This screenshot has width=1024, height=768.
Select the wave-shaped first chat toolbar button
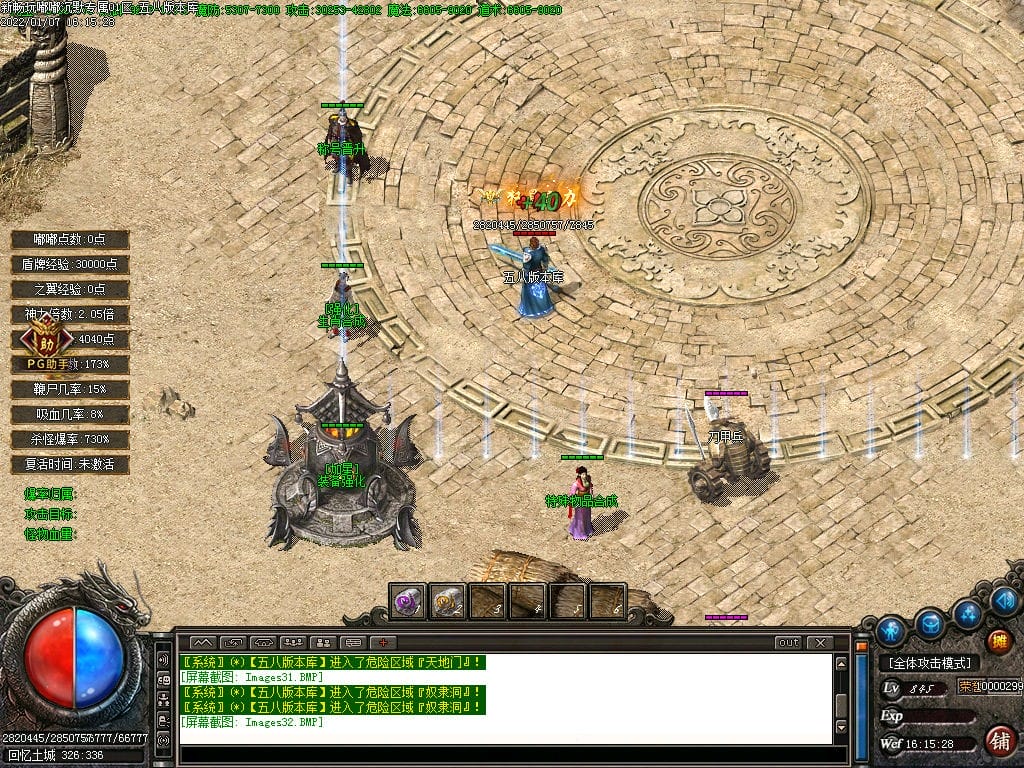[x=202, y=642]
